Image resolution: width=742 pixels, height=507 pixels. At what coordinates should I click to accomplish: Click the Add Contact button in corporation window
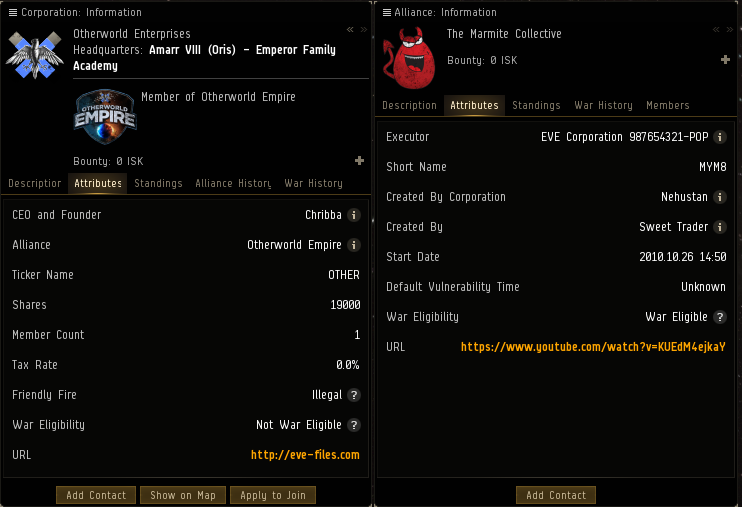pos(96,495)
